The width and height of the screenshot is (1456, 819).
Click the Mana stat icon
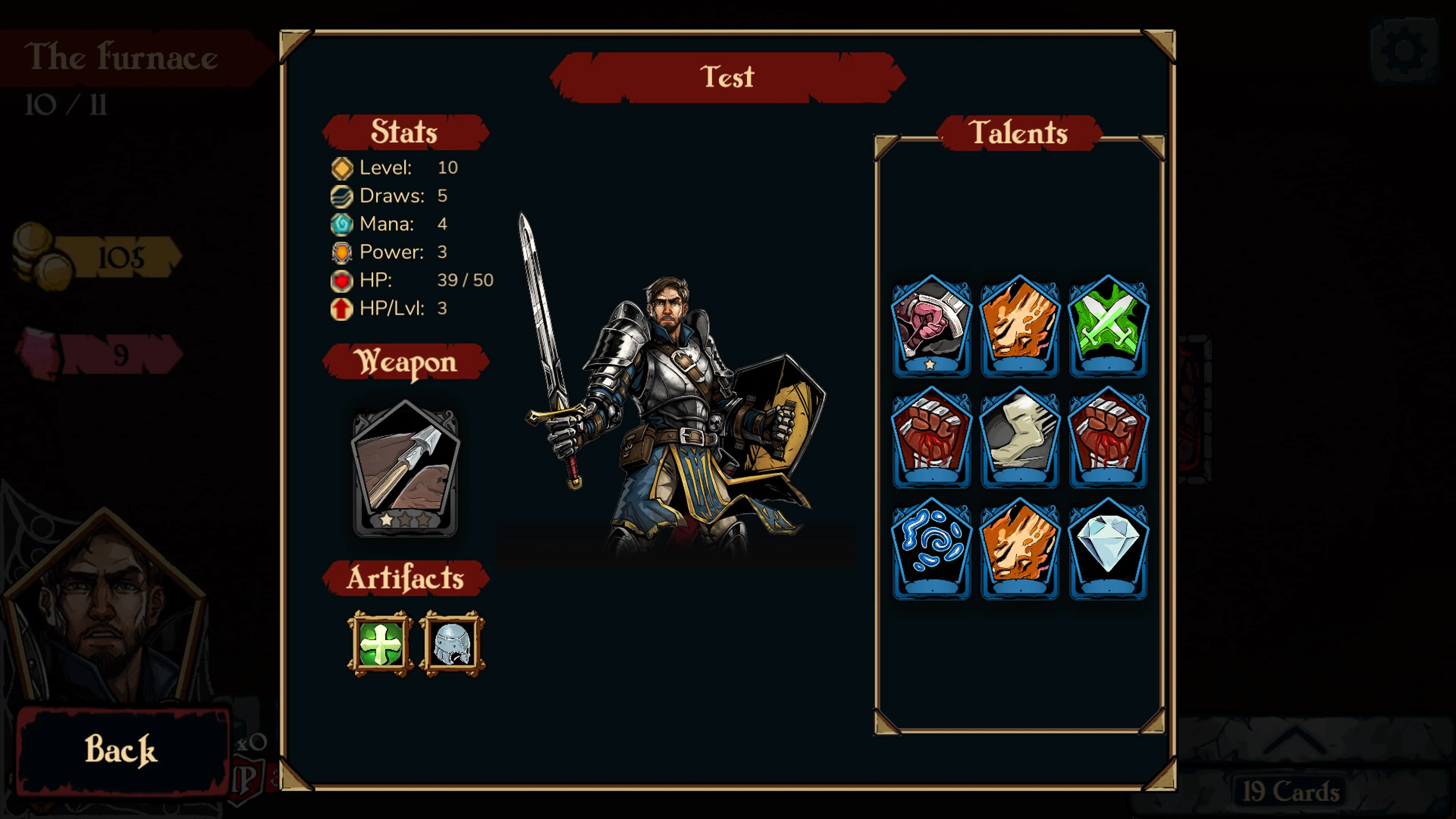[341, 224]
